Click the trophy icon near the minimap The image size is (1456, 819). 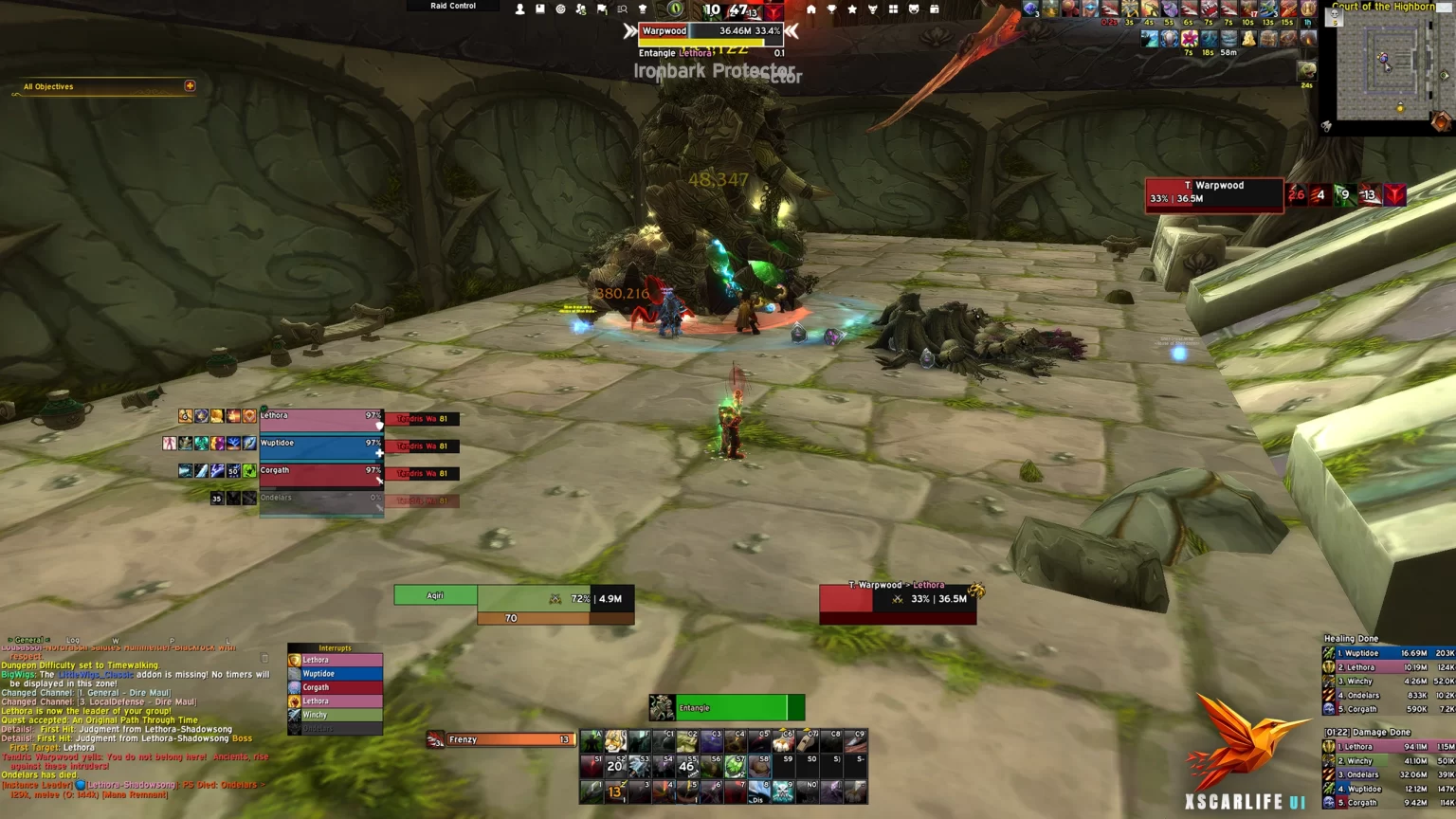(831, 9)
